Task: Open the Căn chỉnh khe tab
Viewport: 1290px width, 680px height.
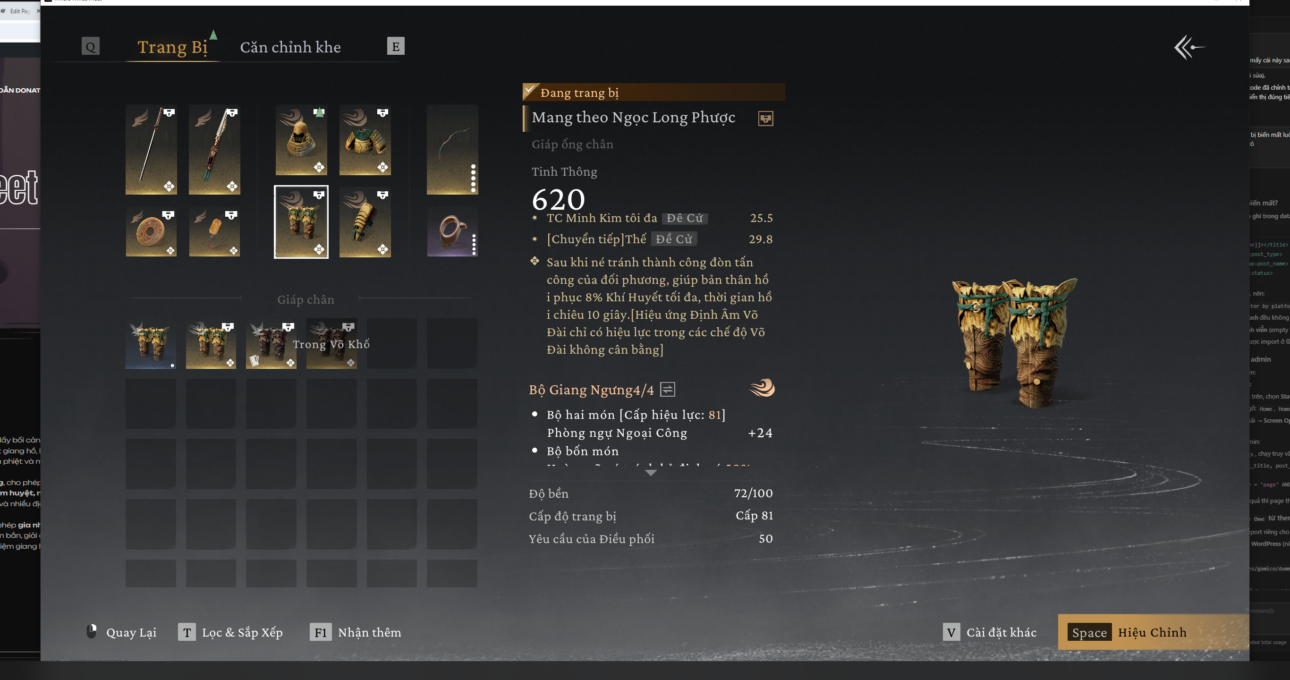Action: tap(290, 47)
